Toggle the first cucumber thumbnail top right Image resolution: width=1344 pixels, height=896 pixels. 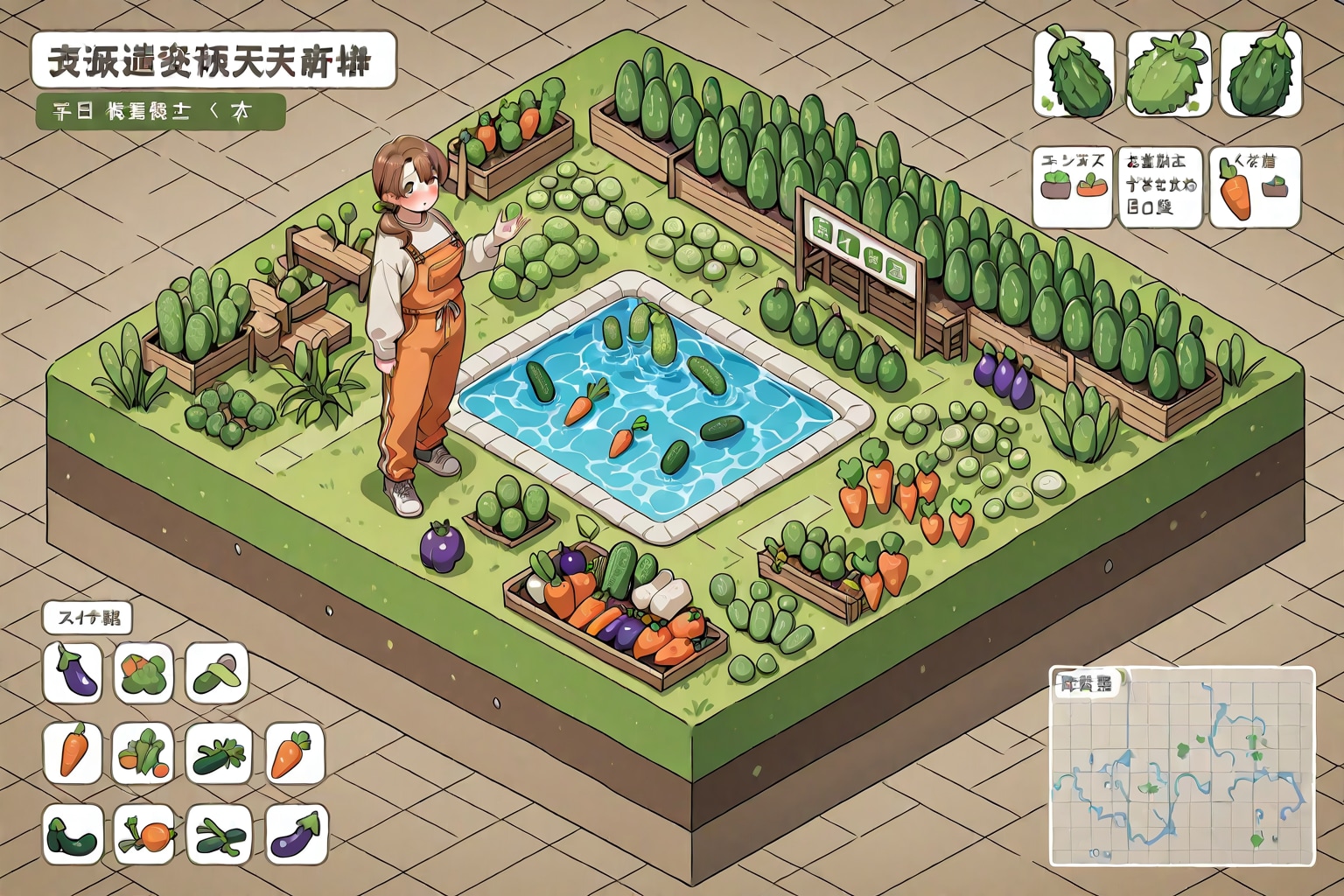1072,70
